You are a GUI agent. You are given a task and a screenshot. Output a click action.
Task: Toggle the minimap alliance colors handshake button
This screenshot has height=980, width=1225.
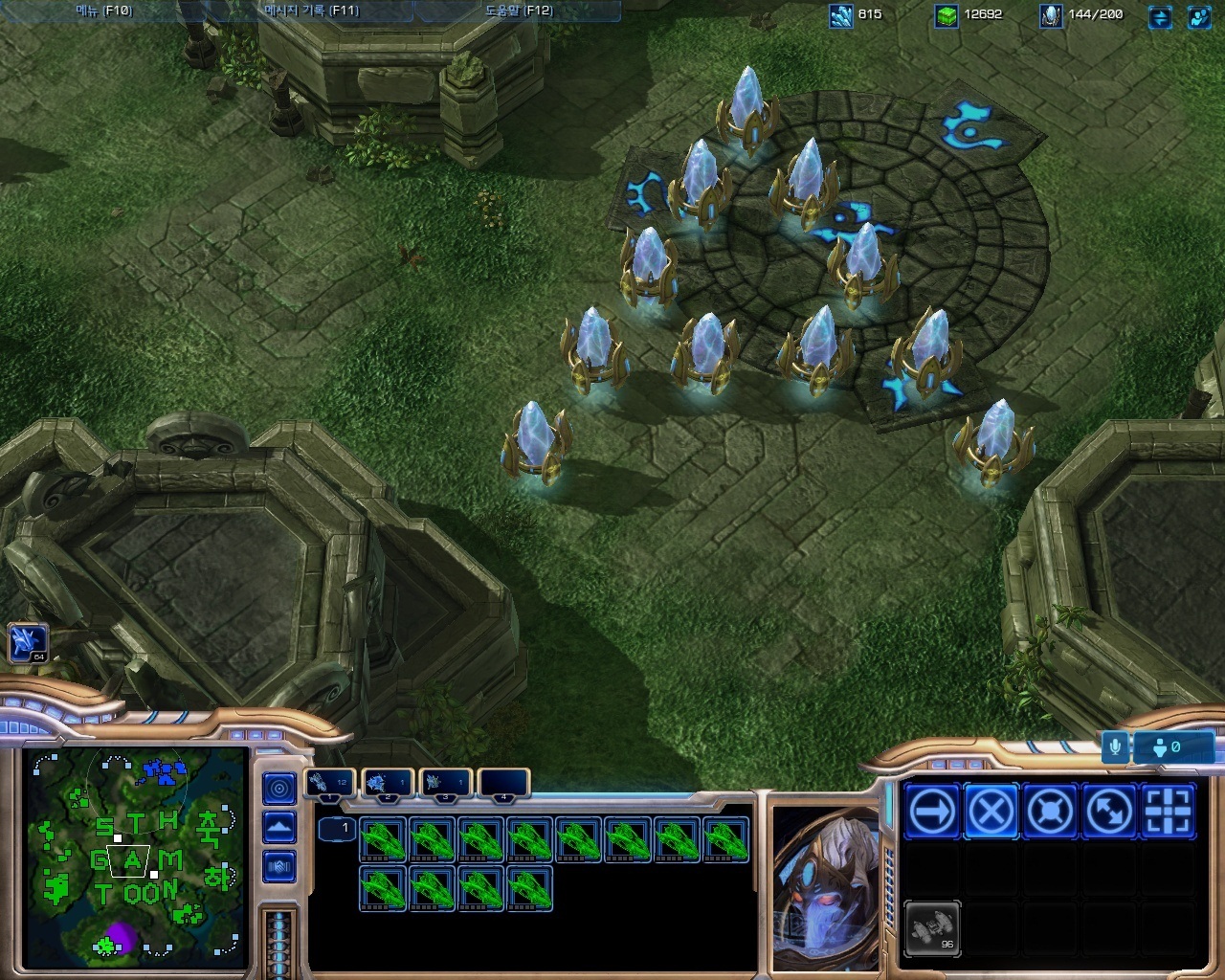tap(279, 867)
